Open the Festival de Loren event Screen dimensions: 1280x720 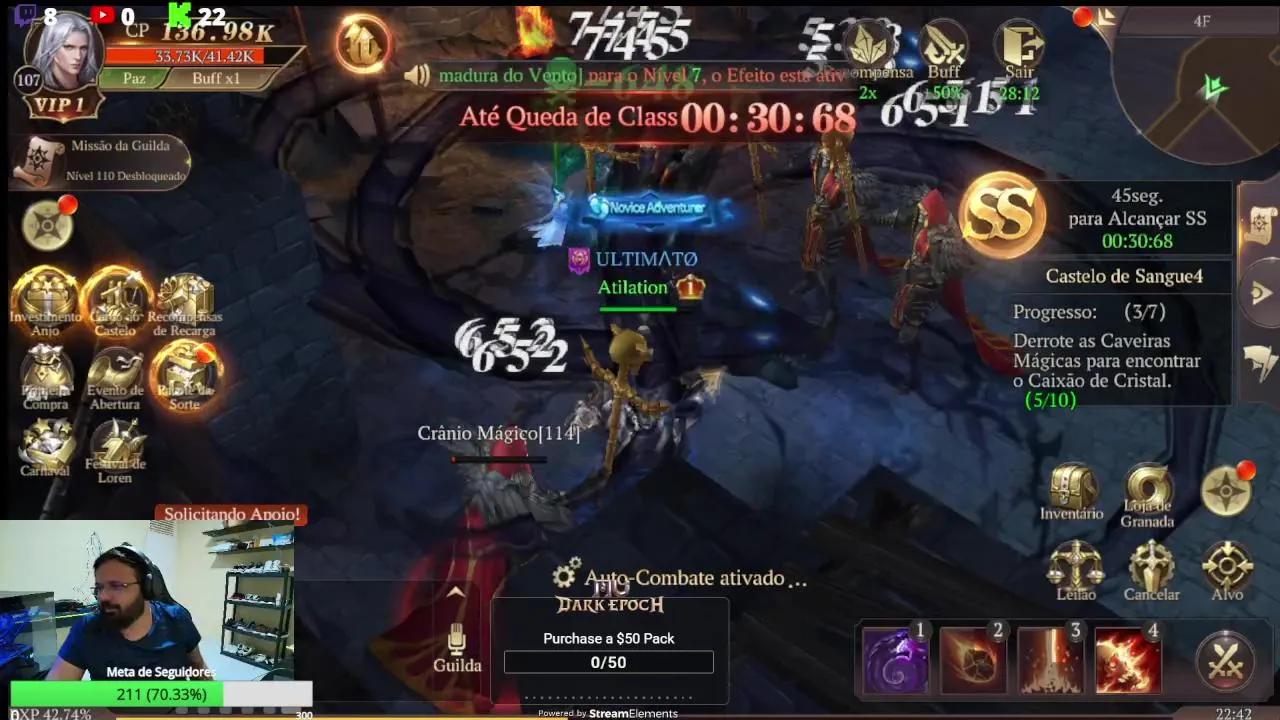click(118, 445)
